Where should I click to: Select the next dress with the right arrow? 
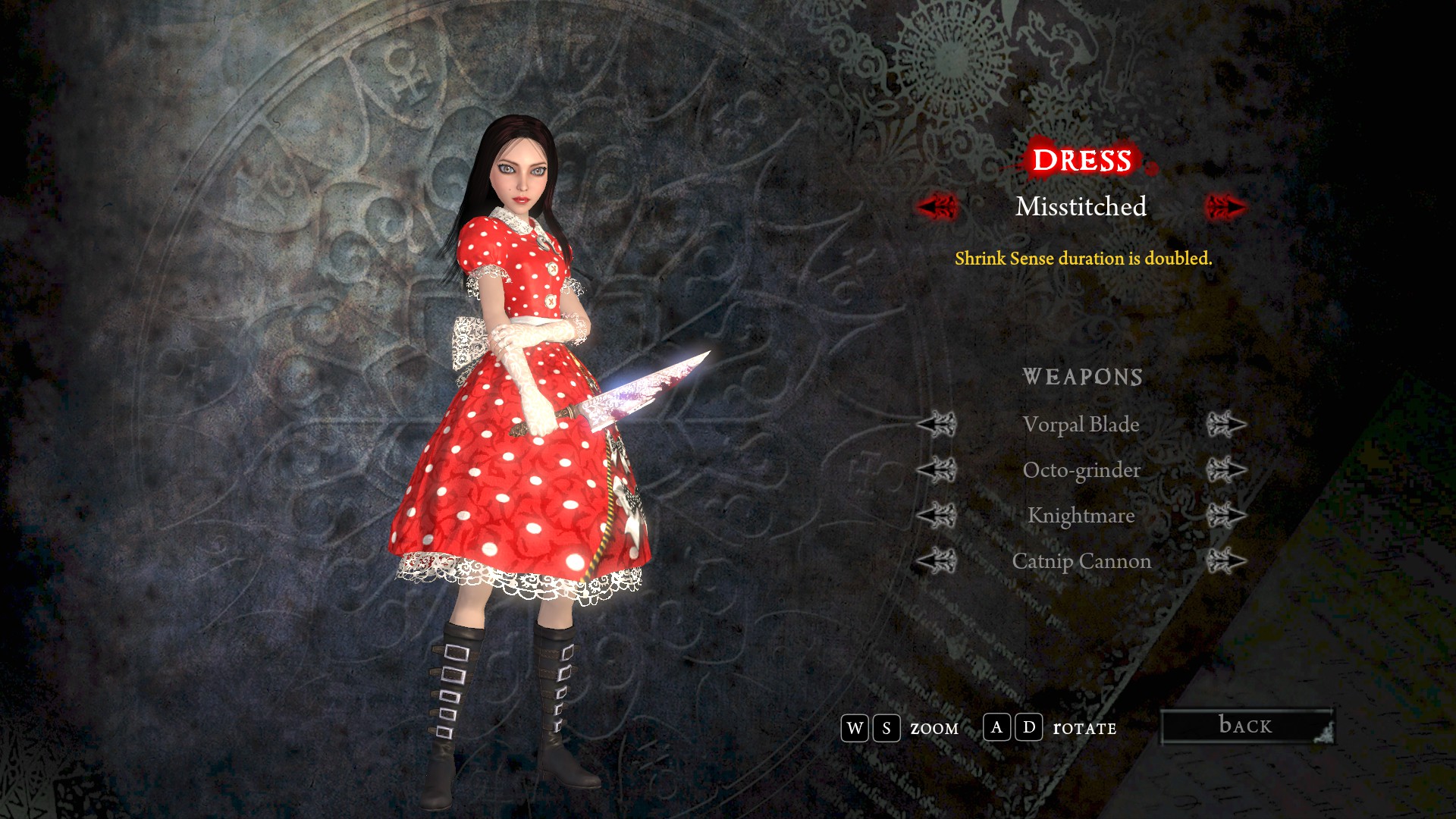[x=1225, y=206]
